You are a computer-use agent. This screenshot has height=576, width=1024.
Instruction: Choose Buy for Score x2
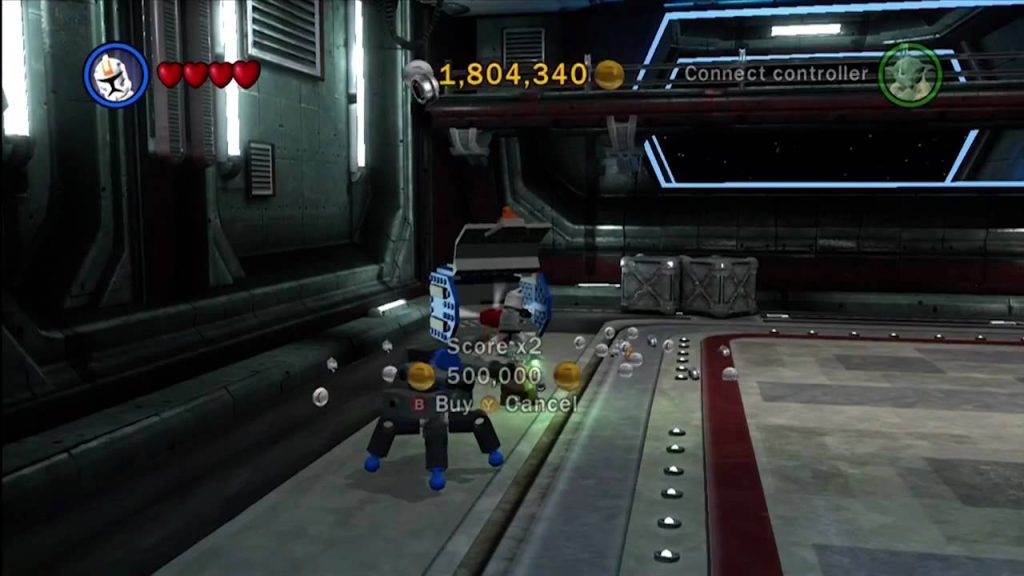443,404
